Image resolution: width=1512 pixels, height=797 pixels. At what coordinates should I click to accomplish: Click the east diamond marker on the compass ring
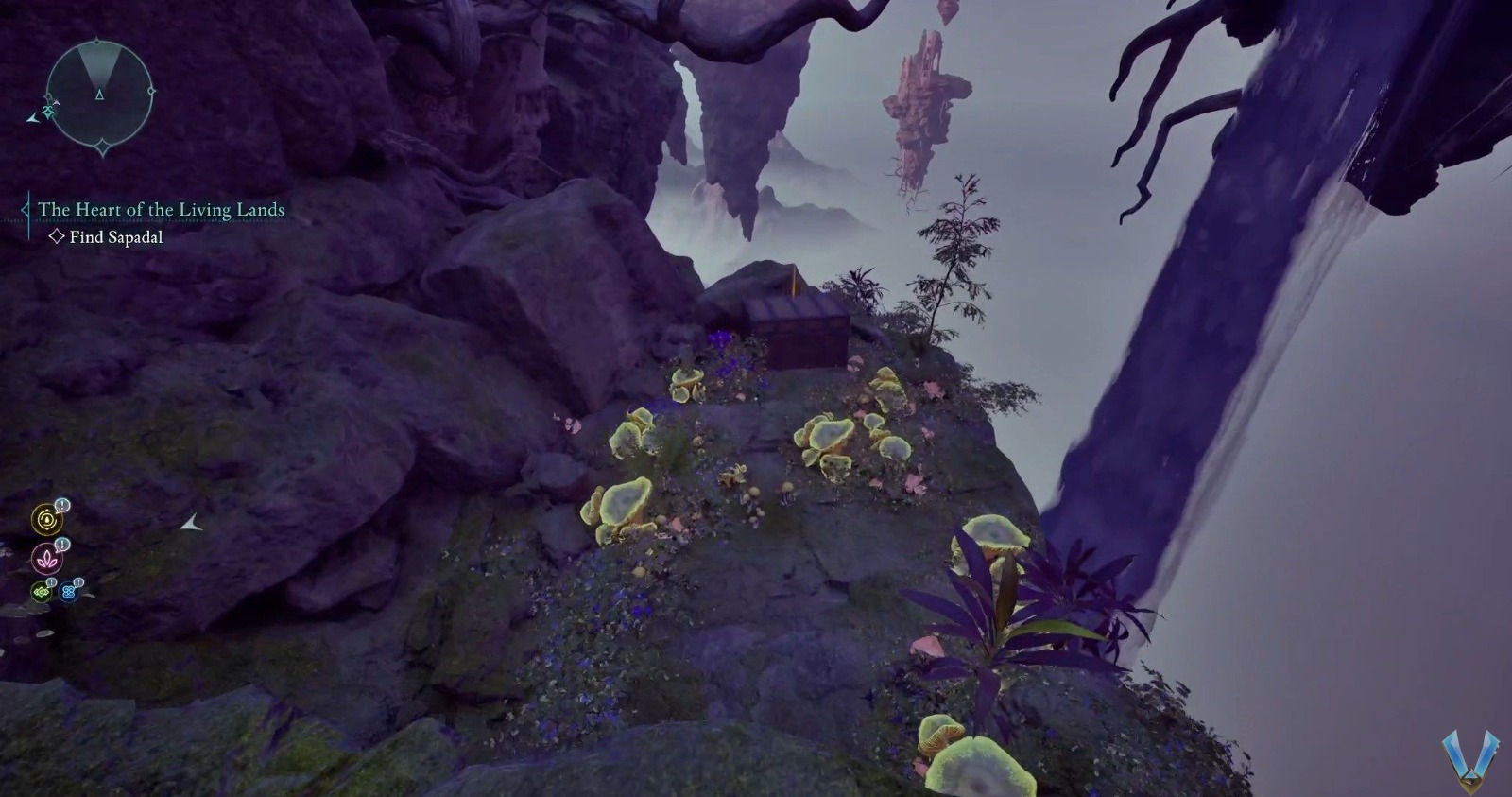[150, 92]
